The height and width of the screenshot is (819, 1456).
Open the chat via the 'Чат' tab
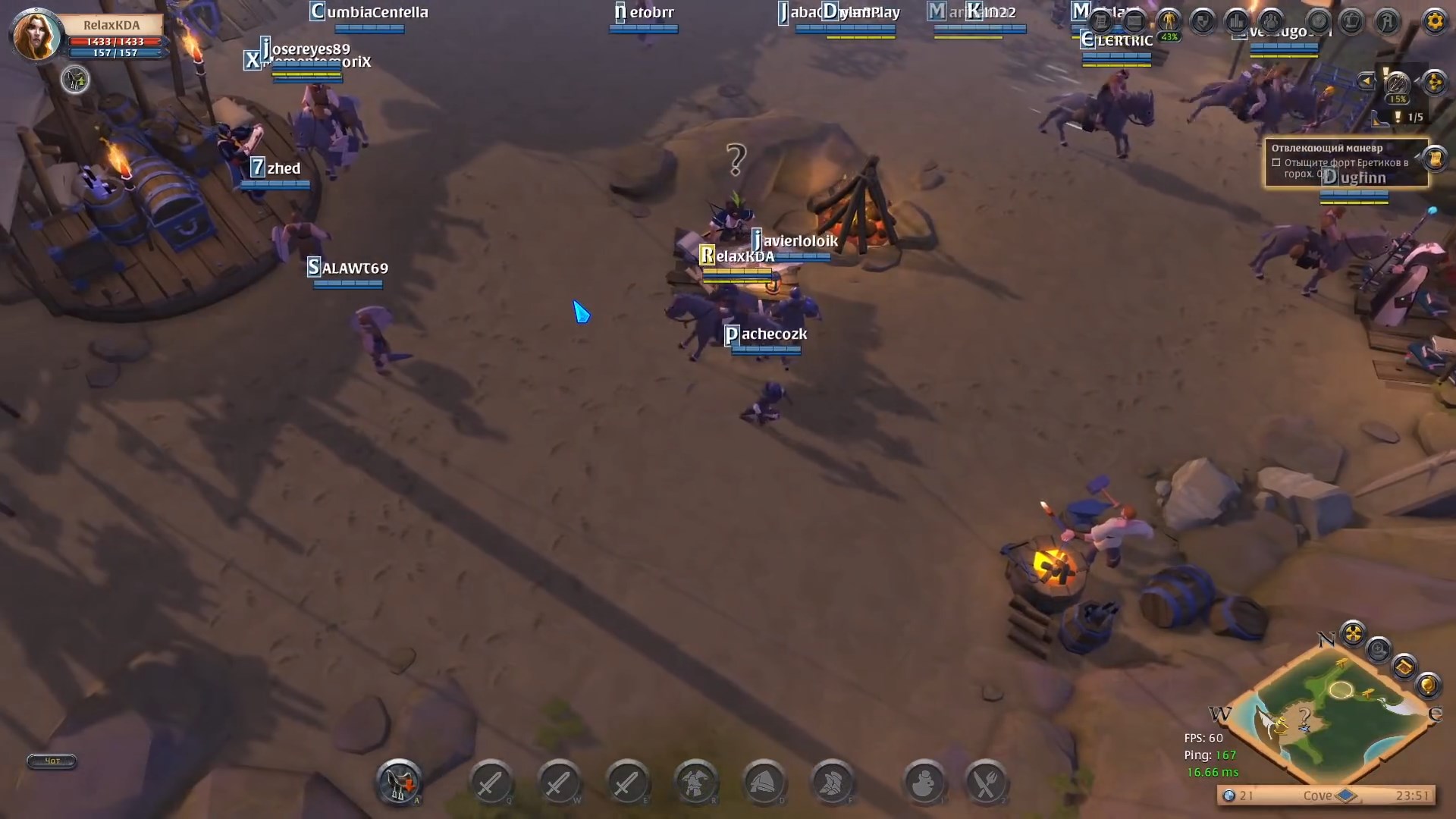tap(51, 761)
